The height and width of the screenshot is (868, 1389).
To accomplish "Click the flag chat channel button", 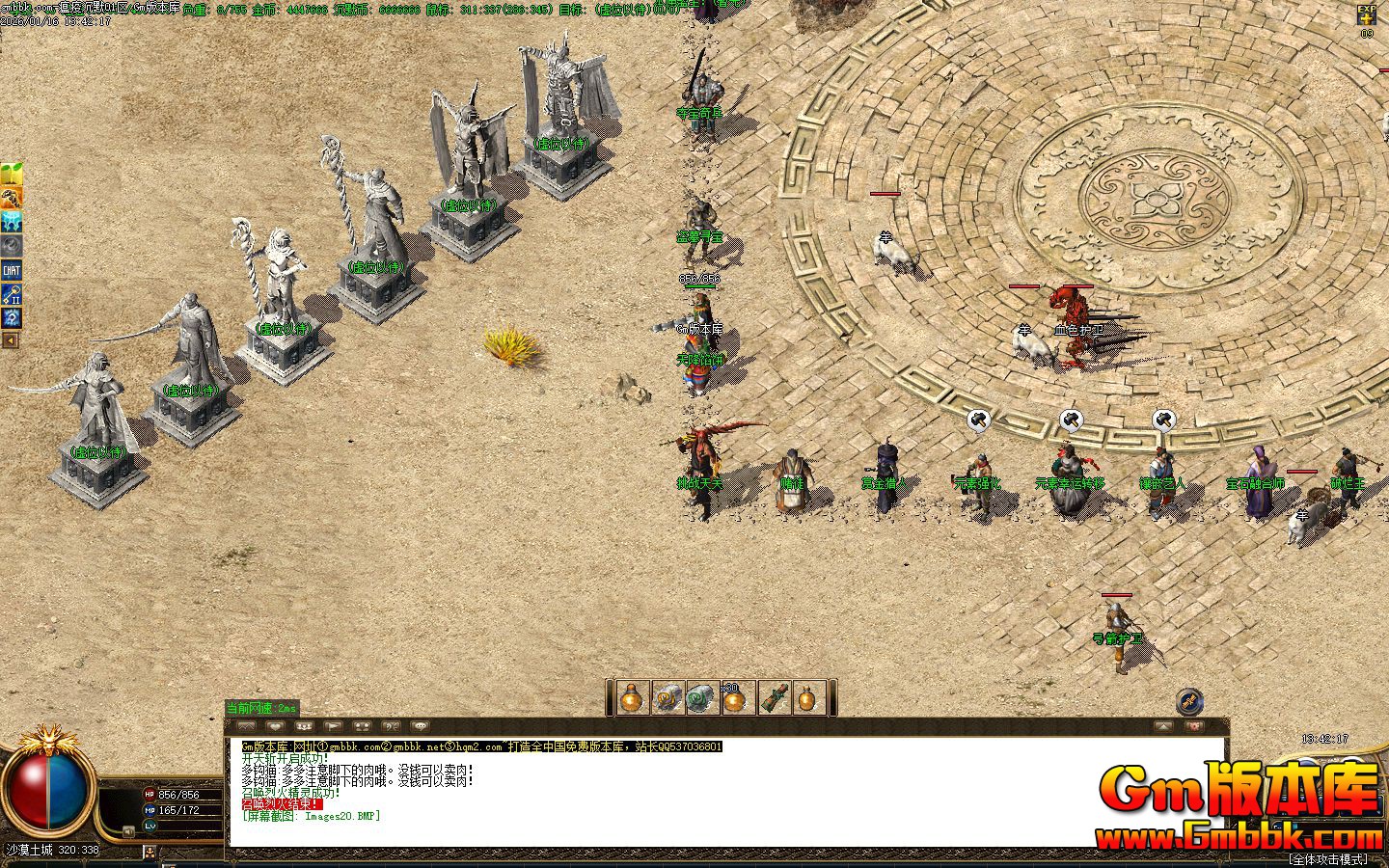I will tap(333, 726).
